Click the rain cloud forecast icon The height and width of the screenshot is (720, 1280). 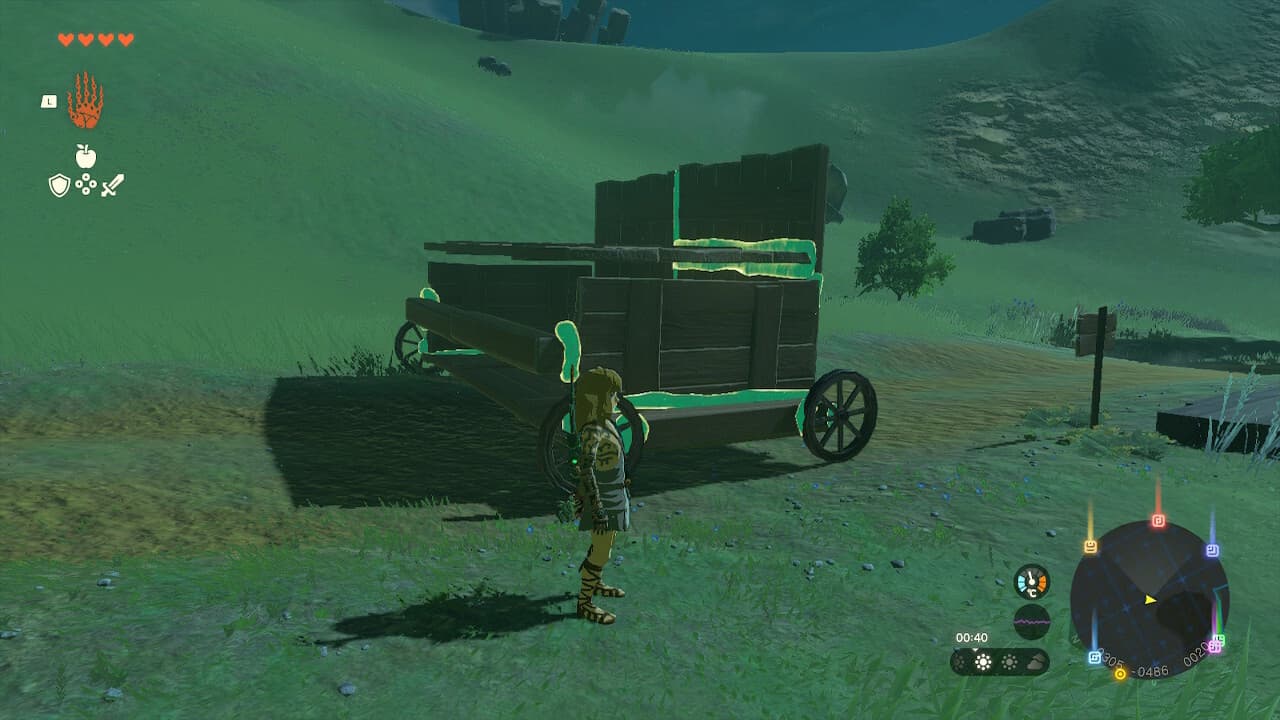point(1035,663)
